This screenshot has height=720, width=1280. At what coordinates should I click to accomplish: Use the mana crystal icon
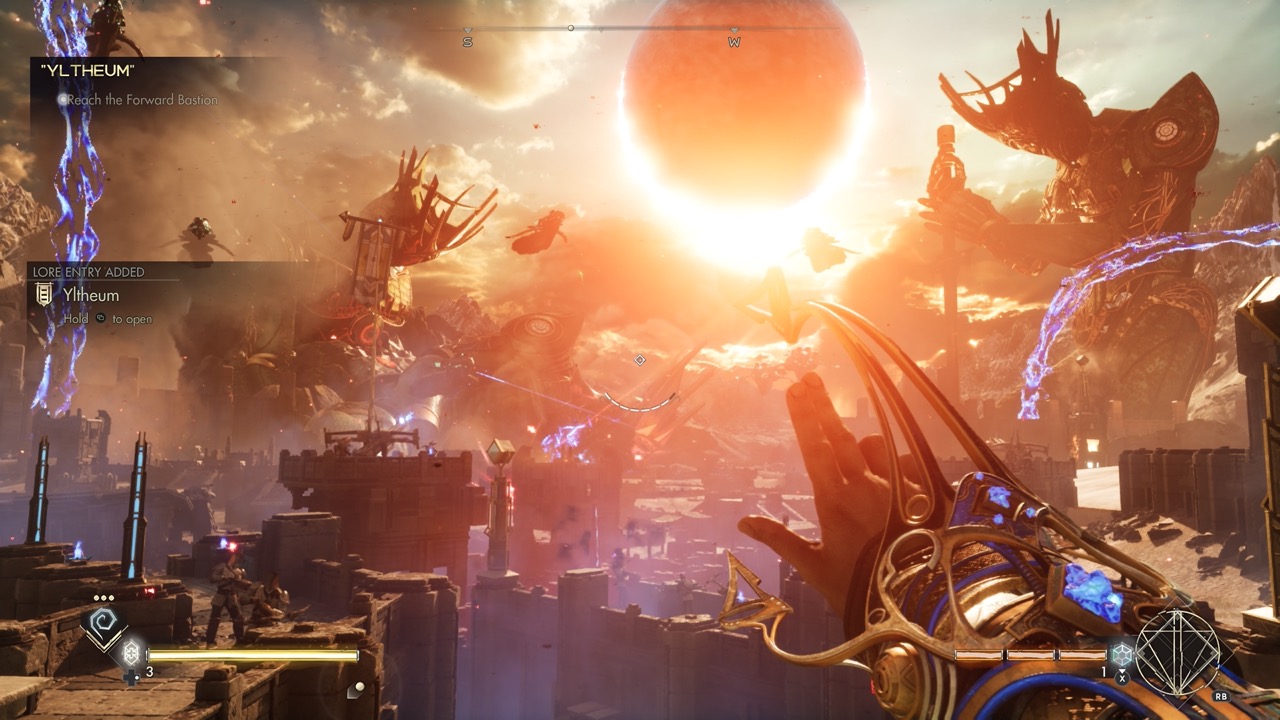click(1122, 655)
